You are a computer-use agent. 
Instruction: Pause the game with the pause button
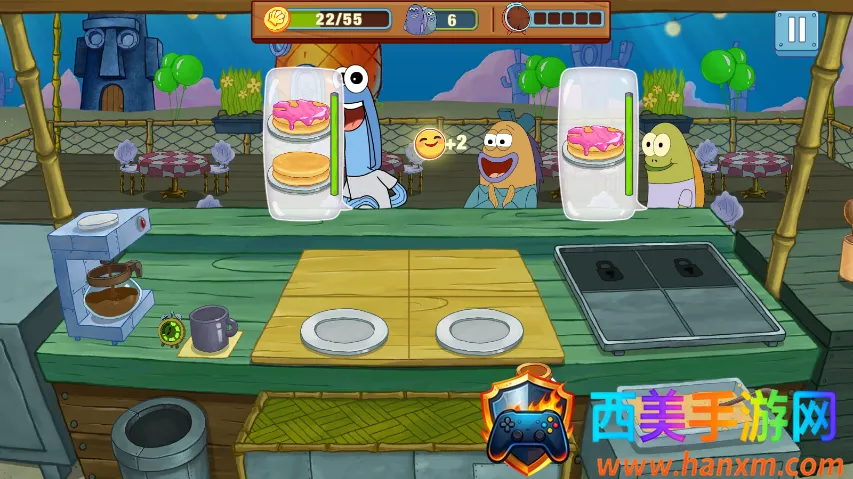tap(796, 30)
